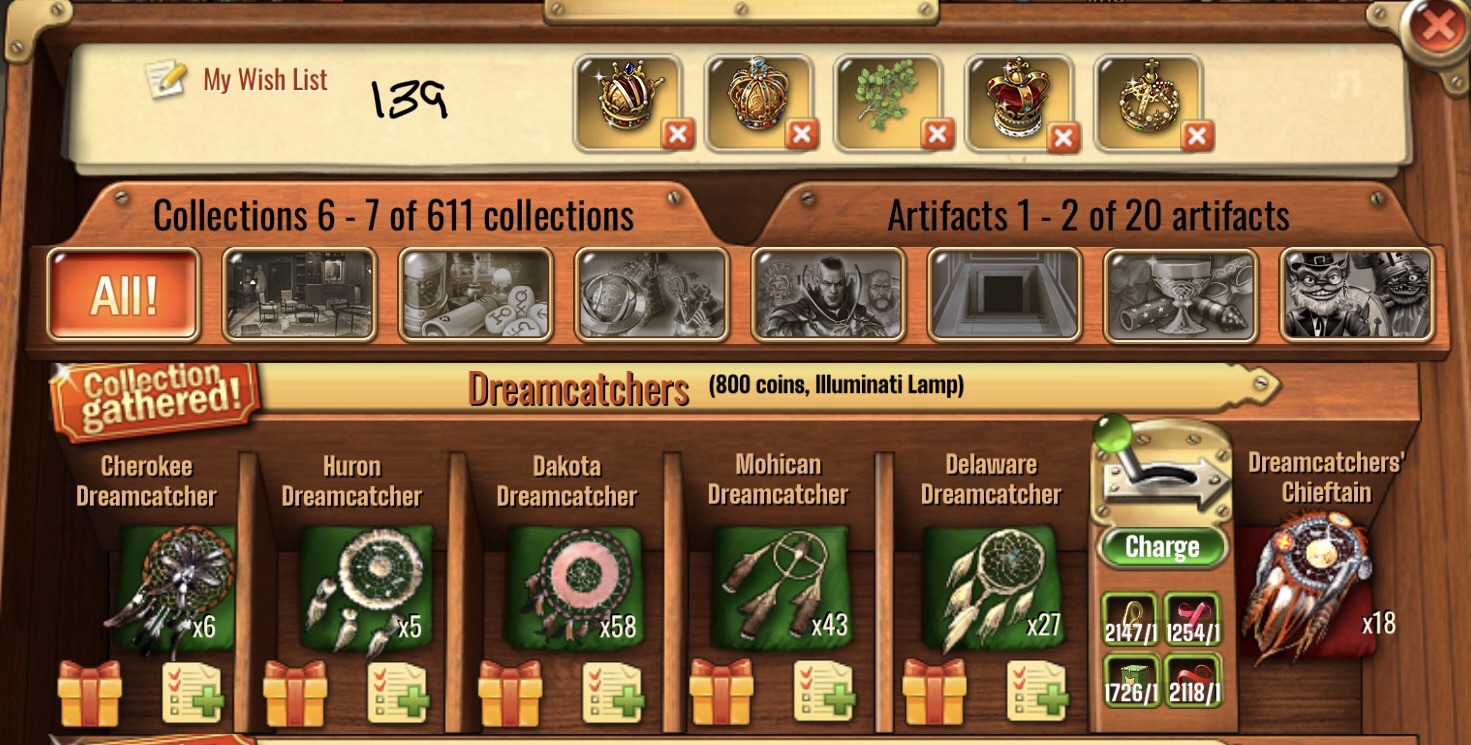Filter by the dark corridor thumbnail
1471x745 pixels.
tap(1004, 295)
